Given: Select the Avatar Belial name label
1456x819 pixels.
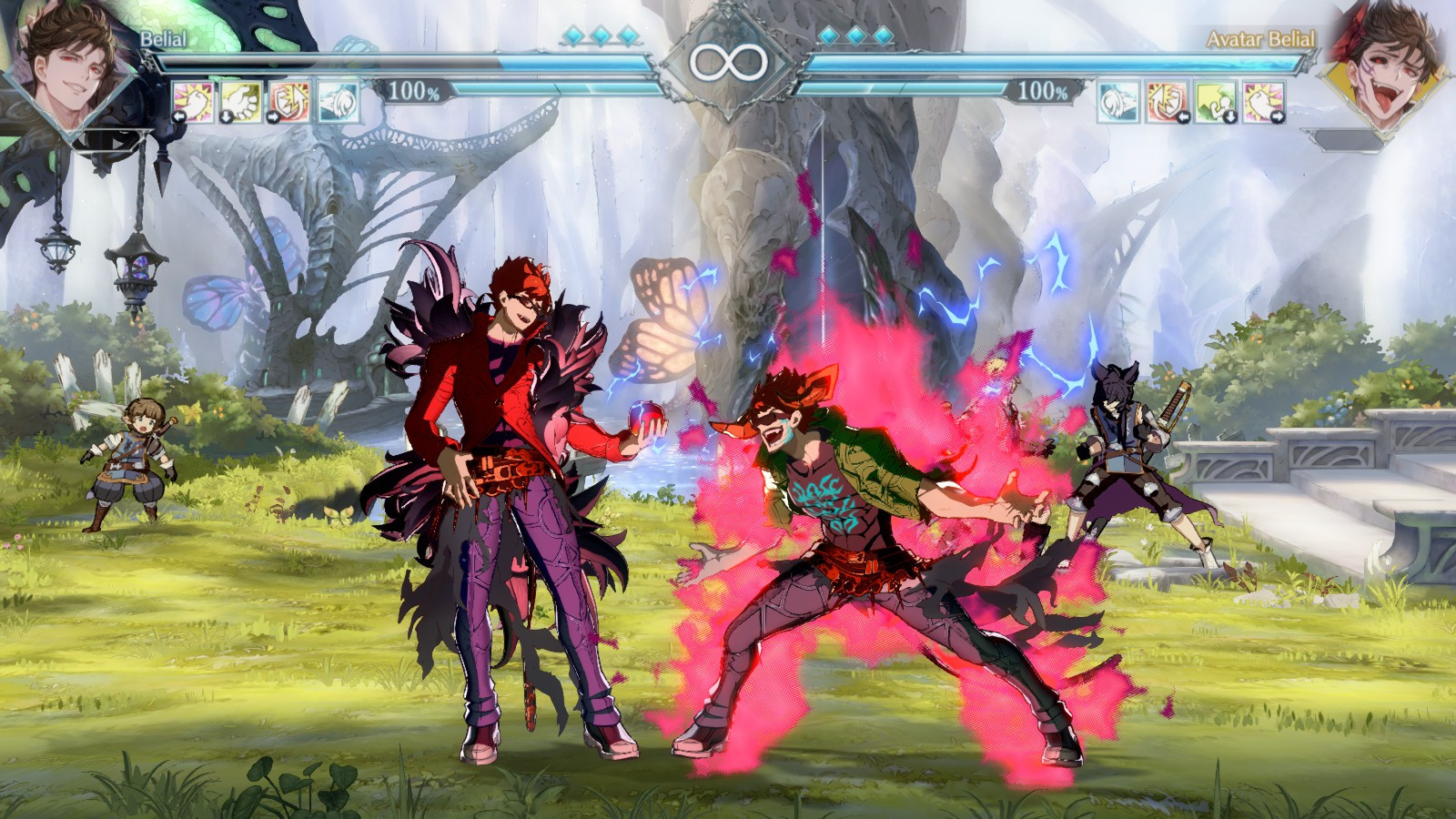Looking at the screenshot, I should point(1260,40).
